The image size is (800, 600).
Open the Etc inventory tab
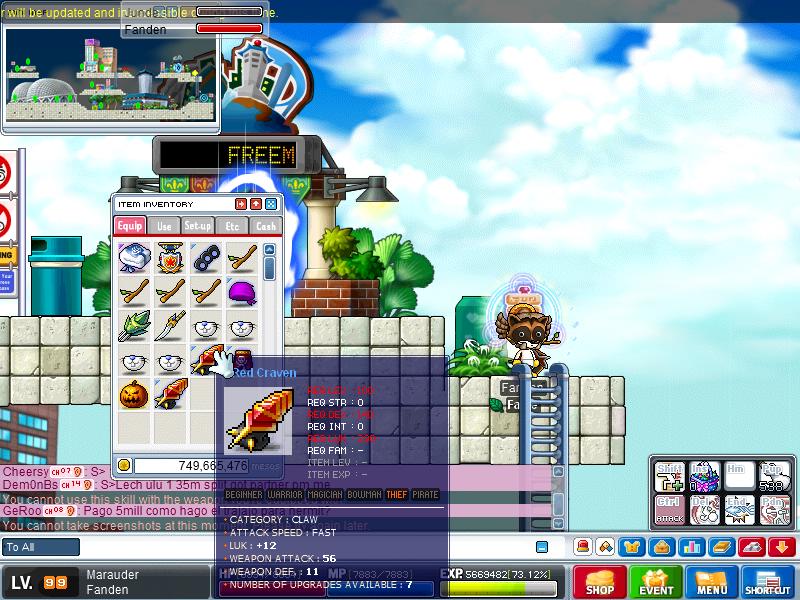pyautogui.click(x=232, y=226)
